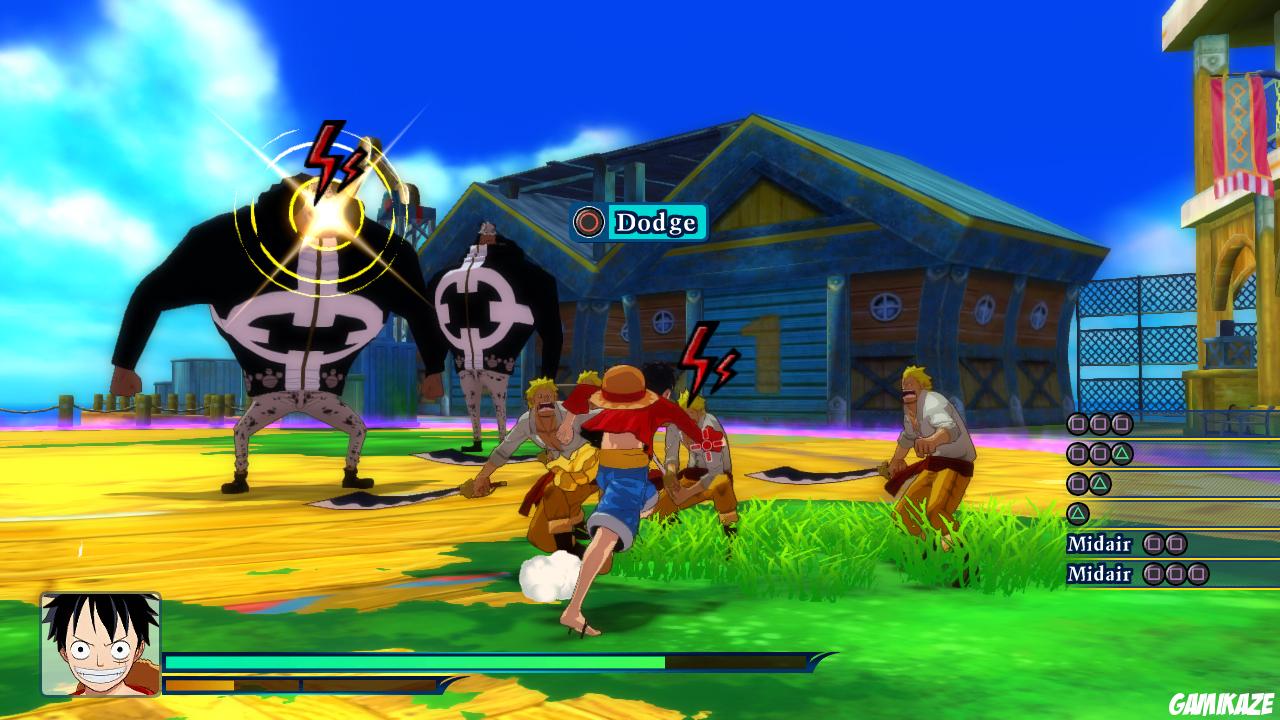
Task: Expand the top combo list entry
Action: coord(1097,424)
